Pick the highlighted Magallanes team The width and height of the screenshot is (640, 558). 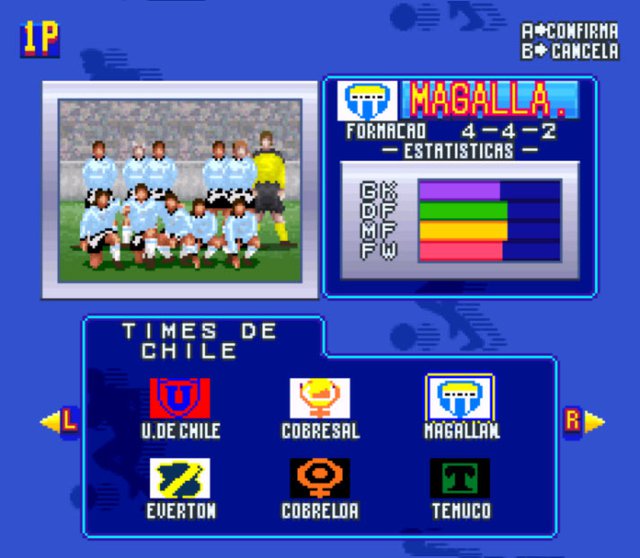click(460, 398)
